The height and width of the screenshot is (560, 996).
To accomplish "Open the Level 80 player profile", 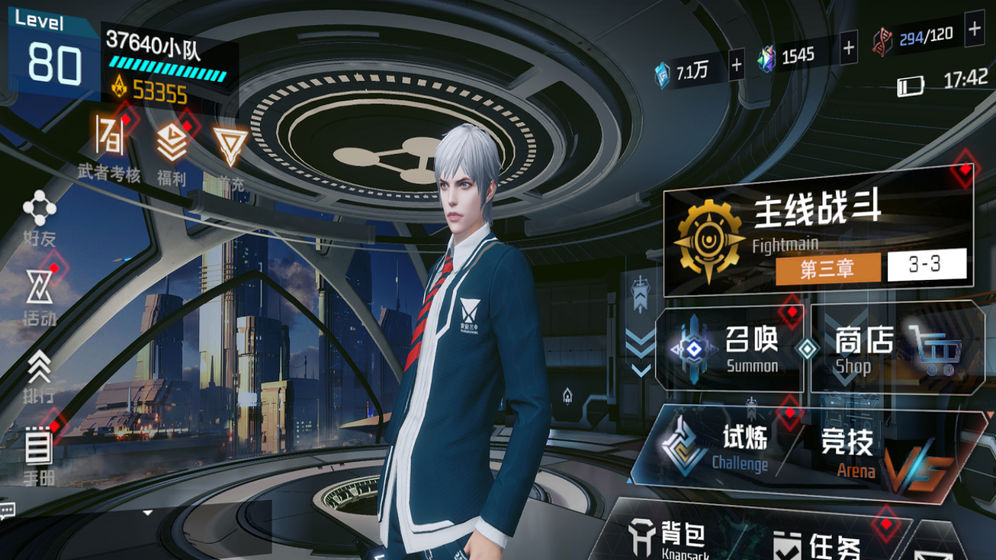I will point(55,55).
